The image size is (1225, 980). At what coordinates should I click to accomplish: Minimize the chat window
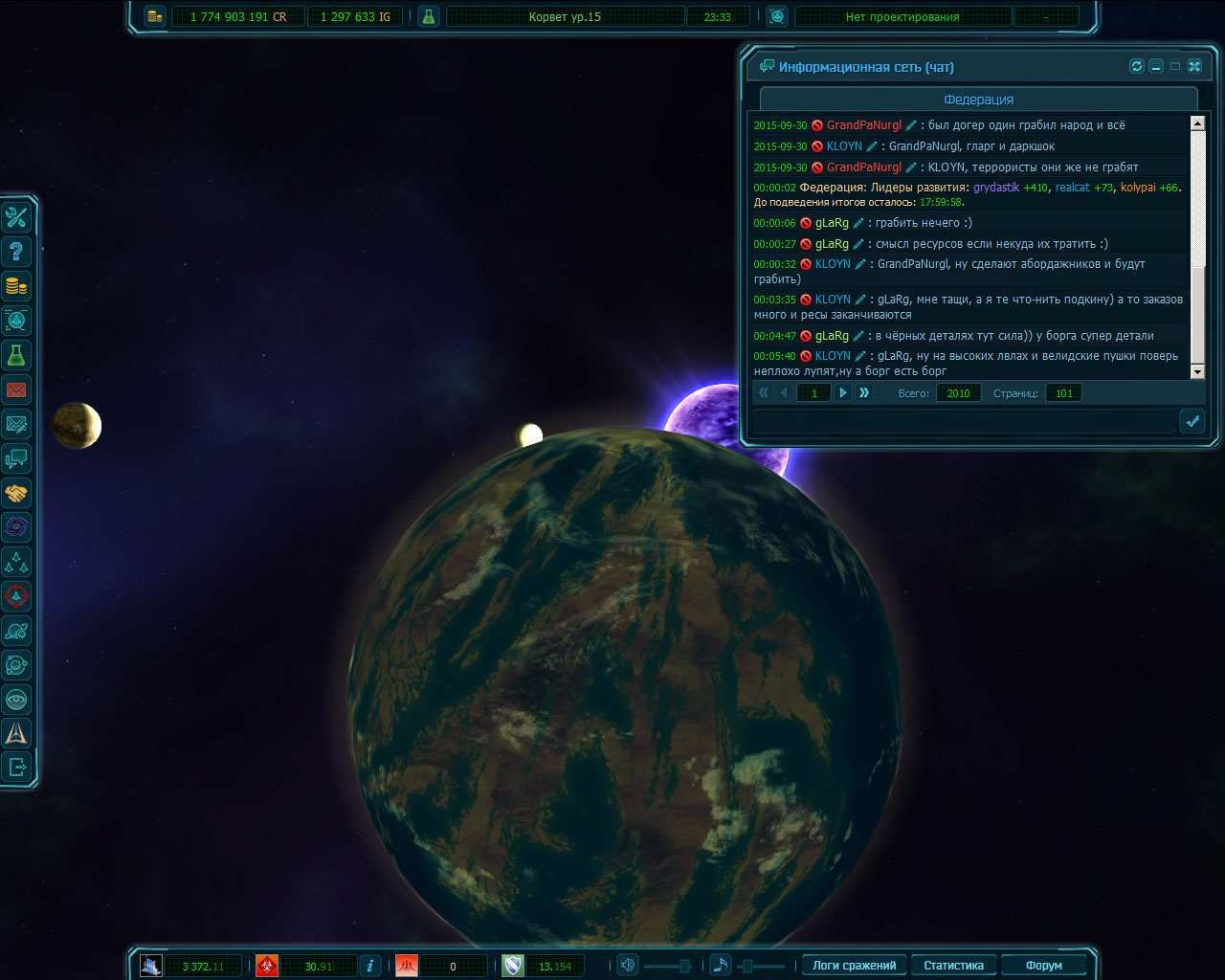tap(1156, 66)
